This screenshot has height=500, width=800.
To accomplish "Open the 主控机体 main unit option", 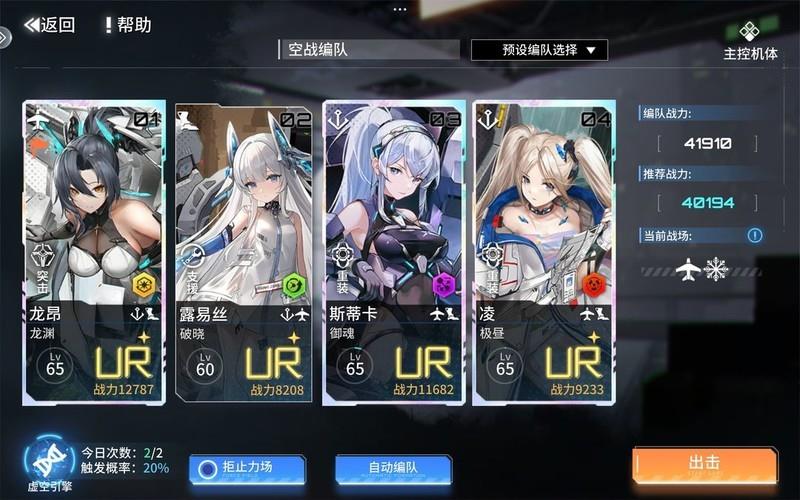I will click(x=750, y=41).
